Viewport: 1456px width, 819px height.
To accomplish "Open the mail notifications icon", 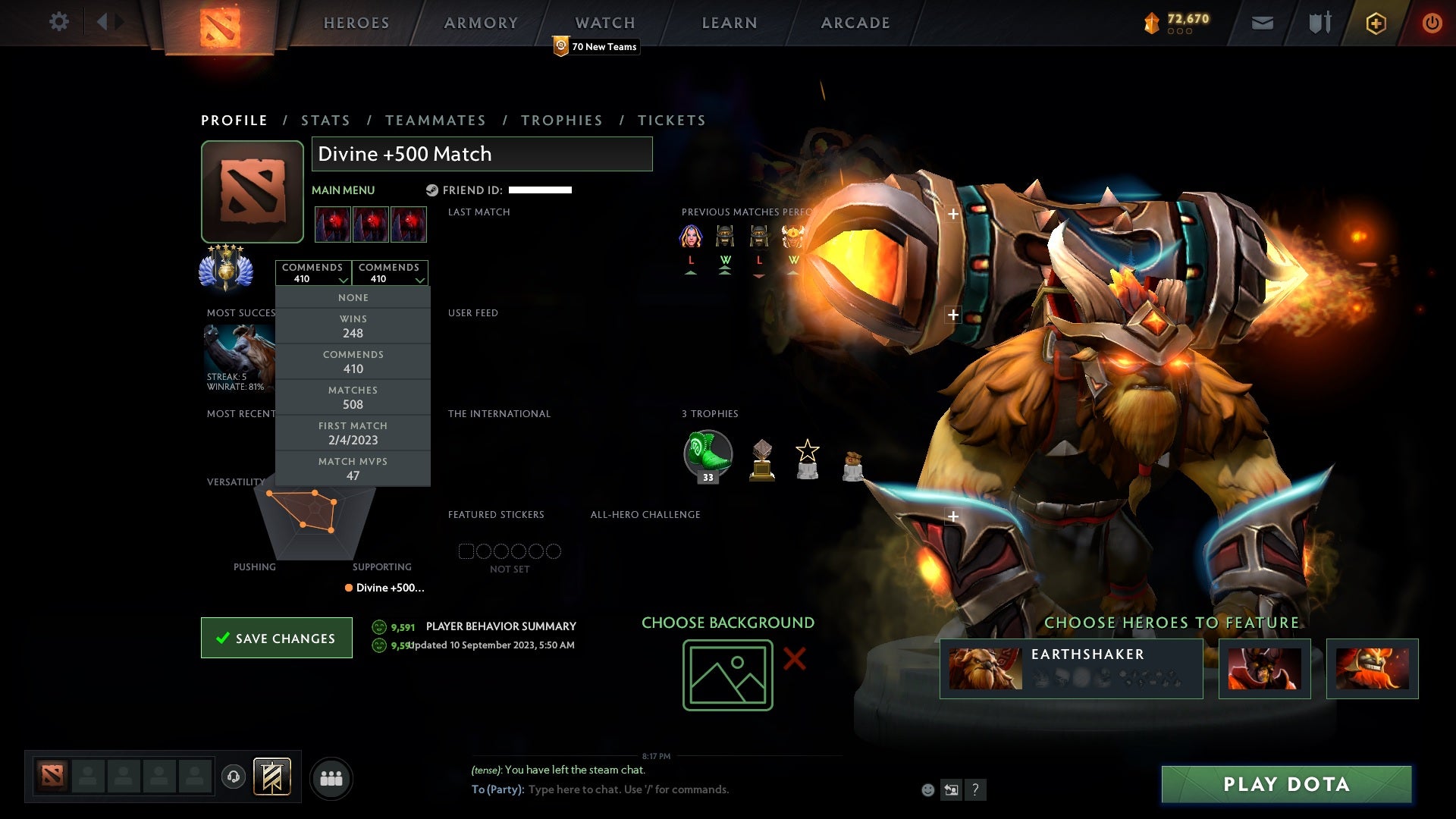I will [x=1261, y=23].
